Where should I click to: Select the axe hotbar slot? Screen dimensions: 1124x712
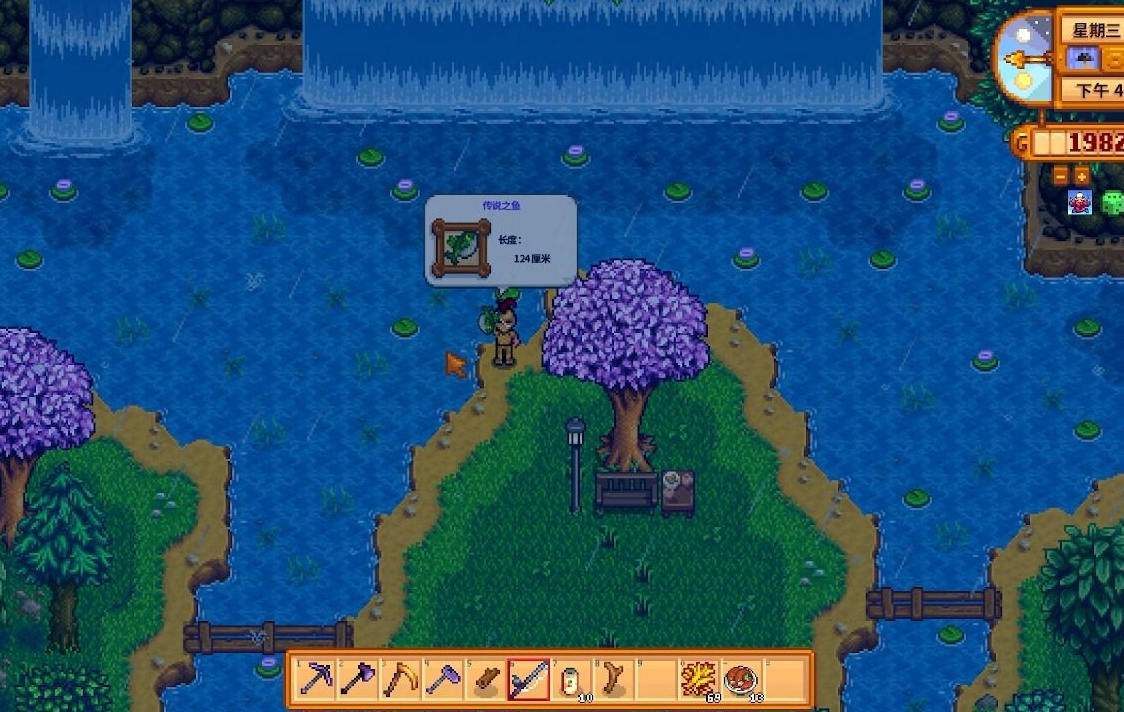click(x=358, y=679)
